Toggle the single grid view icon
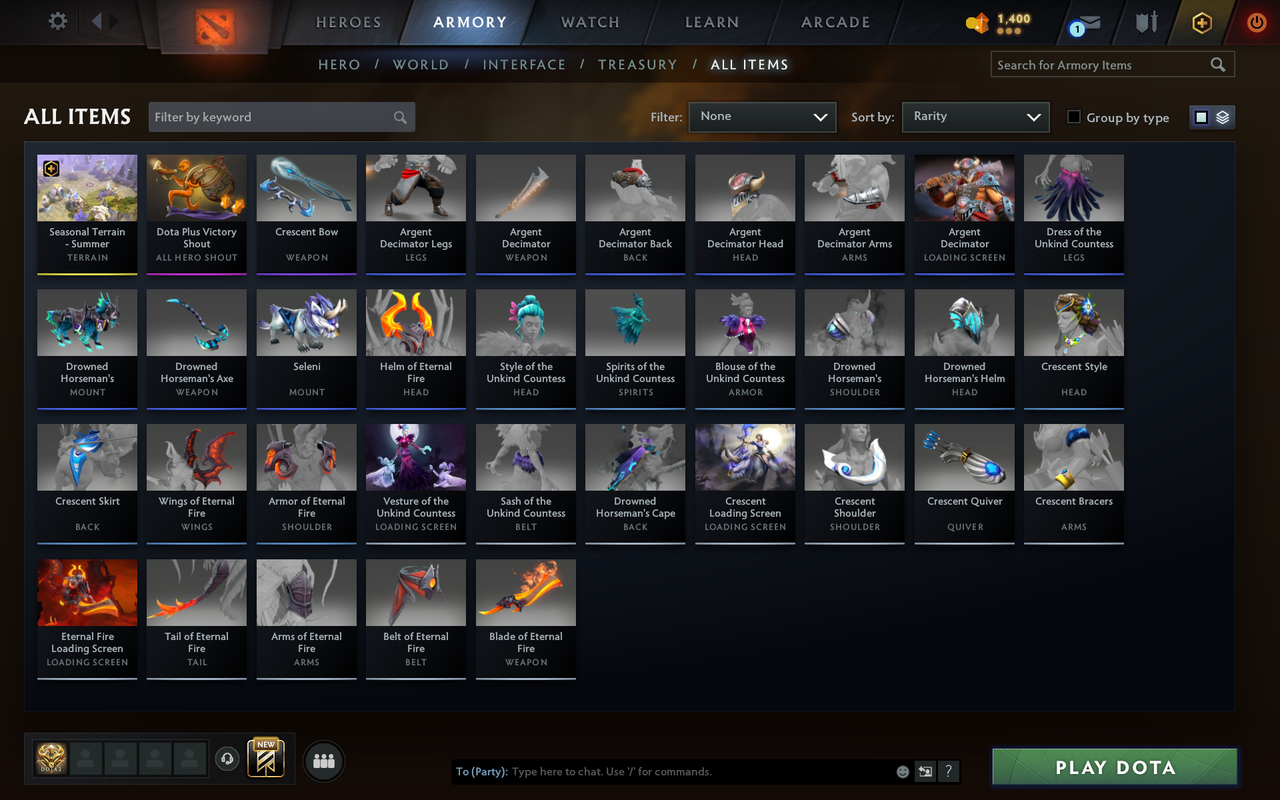The image size is (1280, 800). [1201, 116]
